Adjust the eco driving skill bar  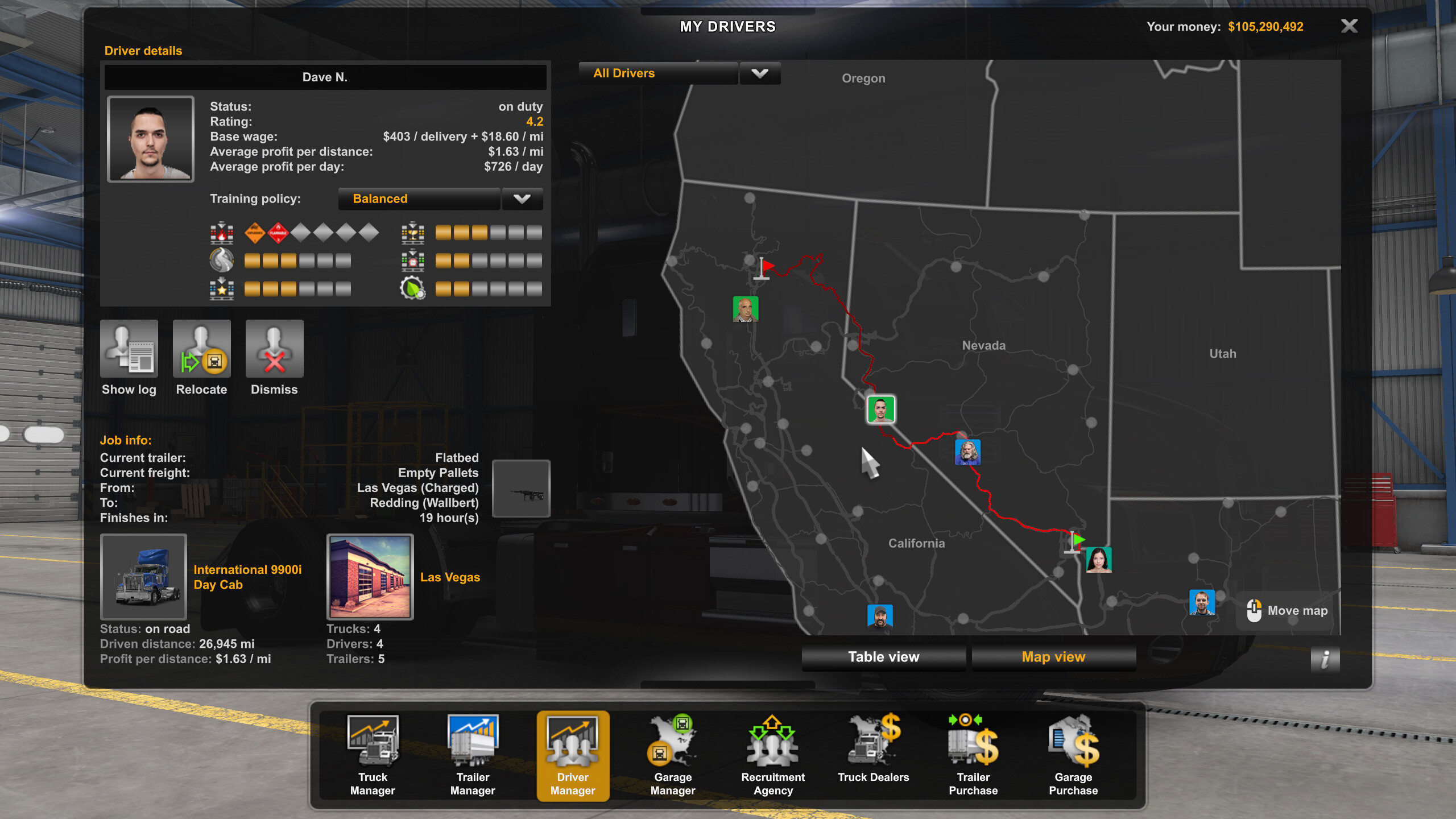coord(488,288)
